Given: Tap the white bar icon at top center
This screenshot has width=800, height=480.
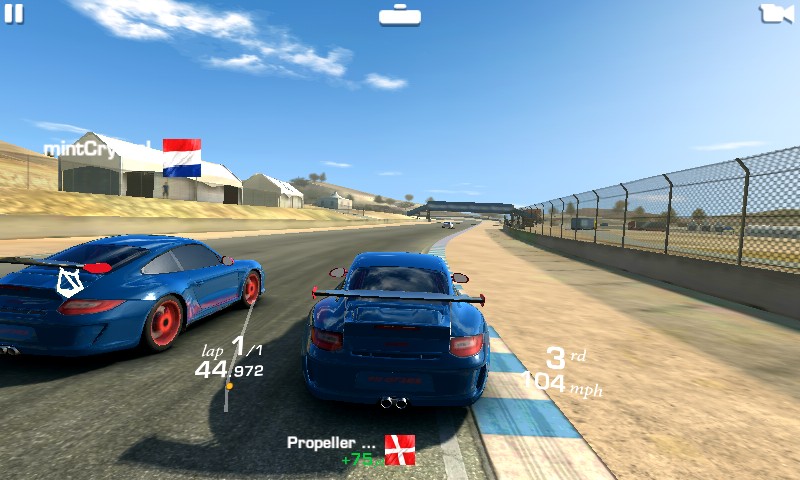Looking at the screenshot, I should coord(400,15).
